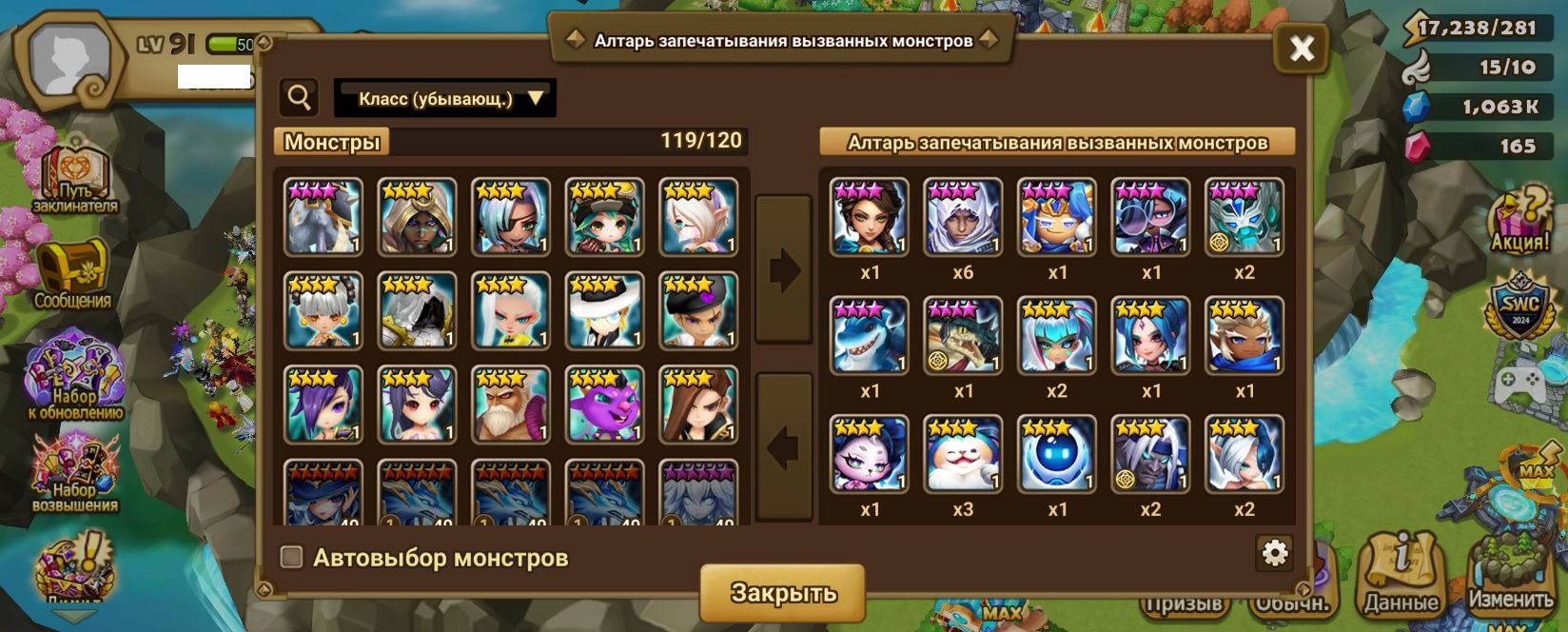Open monster search with the magnifier icon

click(299, 97)
